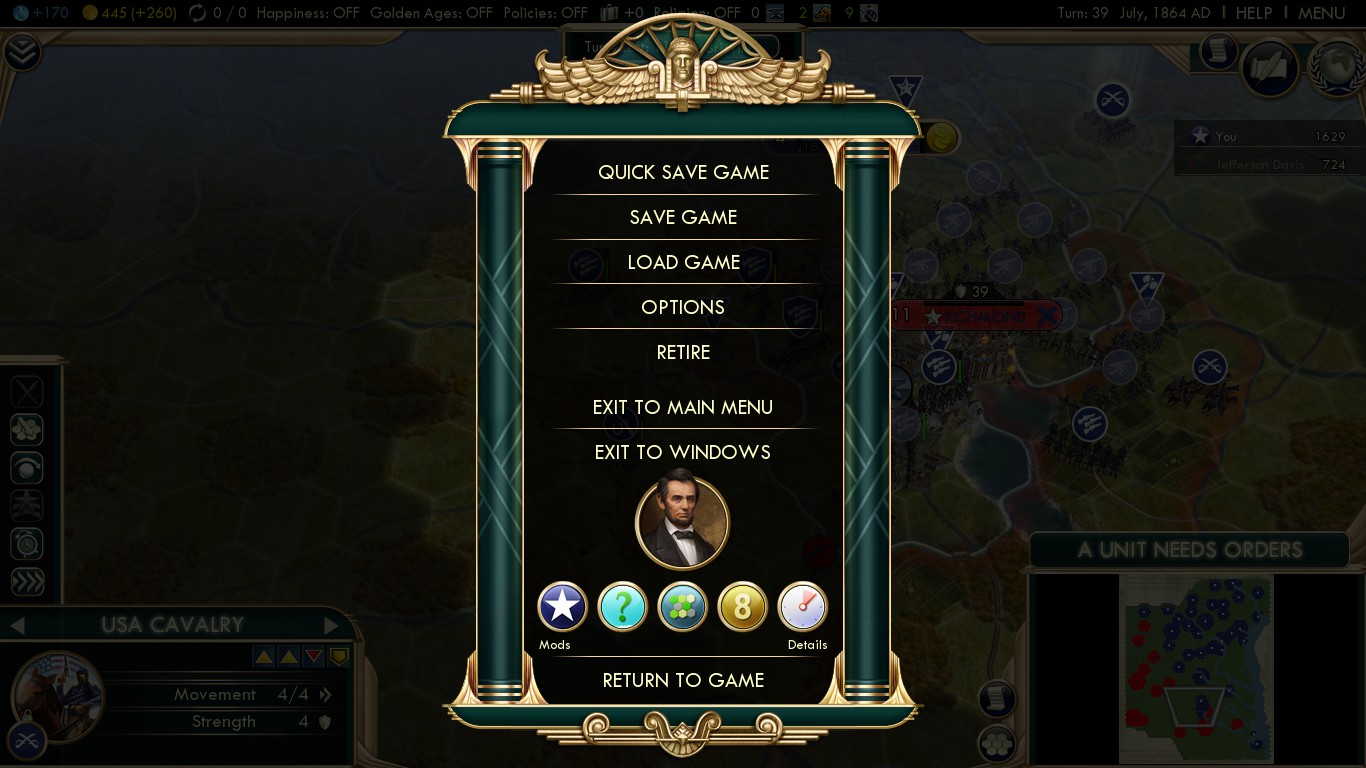The width and height of the screenshot is (1366, 768).
Task: Open MENU in the top bar
Action: point(1322,13)
